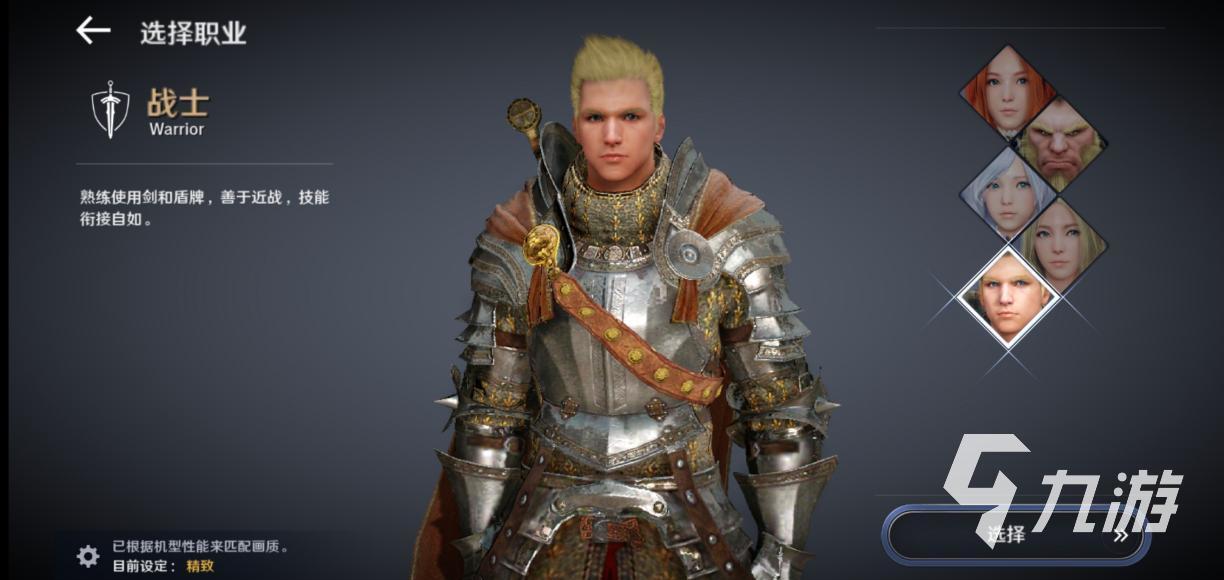Viewport: 1224px width, 580px height.
Task: Select the blonde woman class portrait
Action: click(1060, 245)
